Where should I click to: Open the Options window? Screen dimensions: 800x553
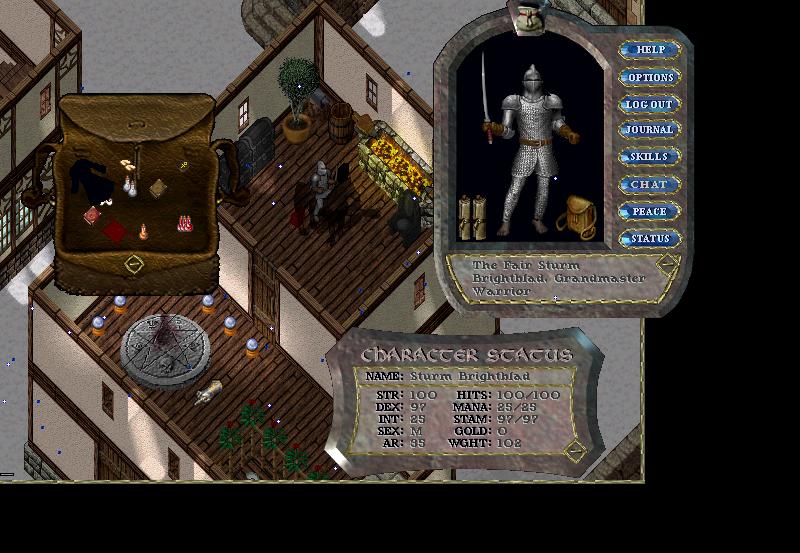click(650, 77)
